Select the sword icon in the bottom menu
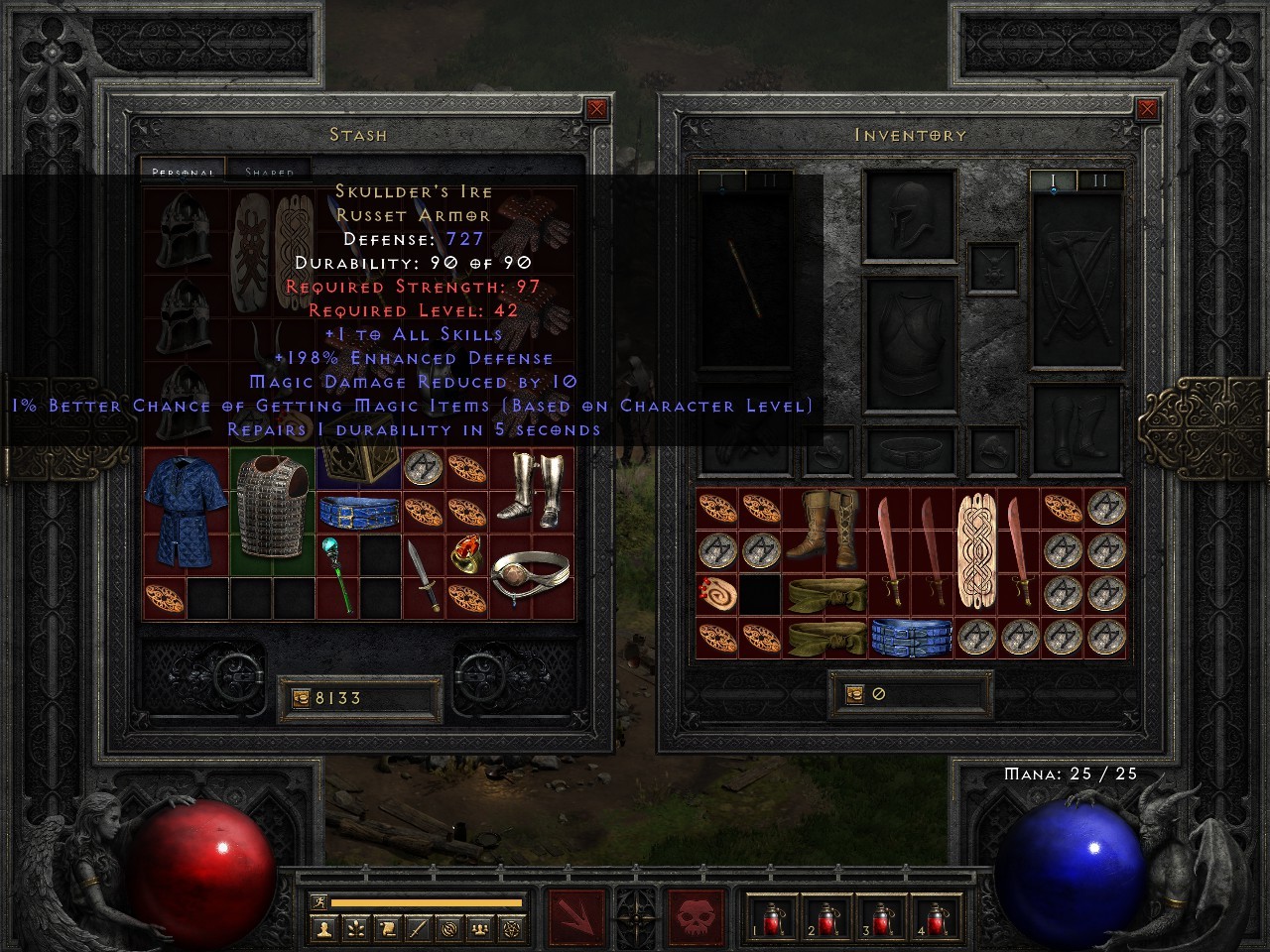 click(x=417, y=928)
